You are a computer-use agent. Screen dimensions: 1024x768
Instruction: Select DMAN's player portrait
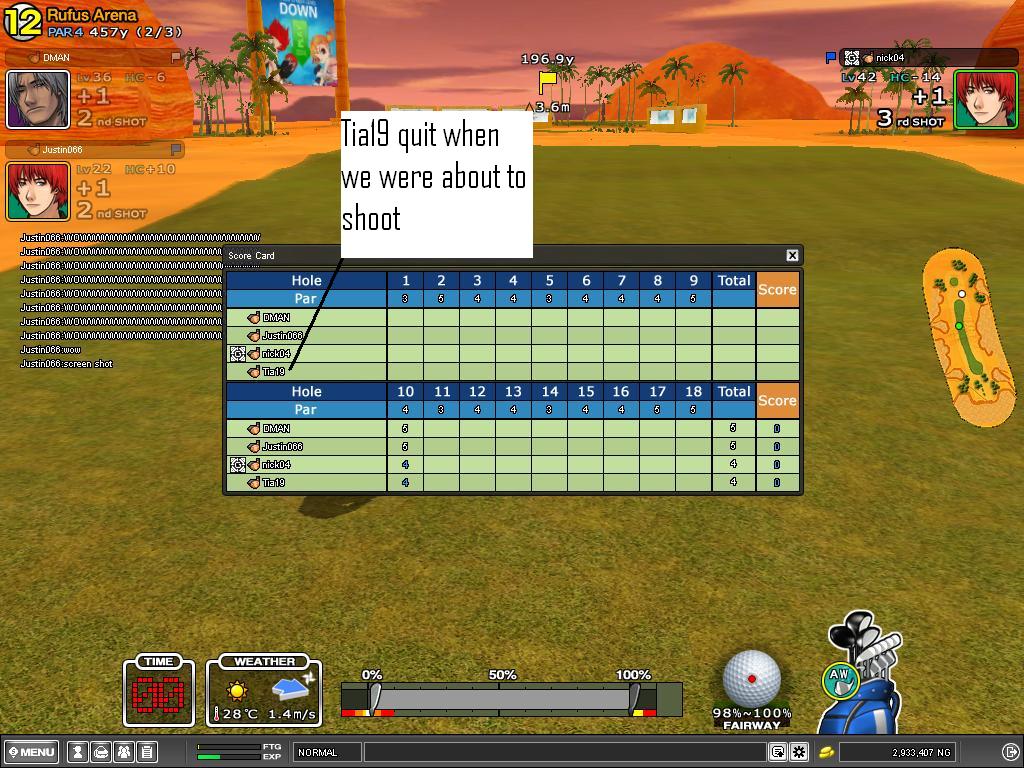(38, 100)
